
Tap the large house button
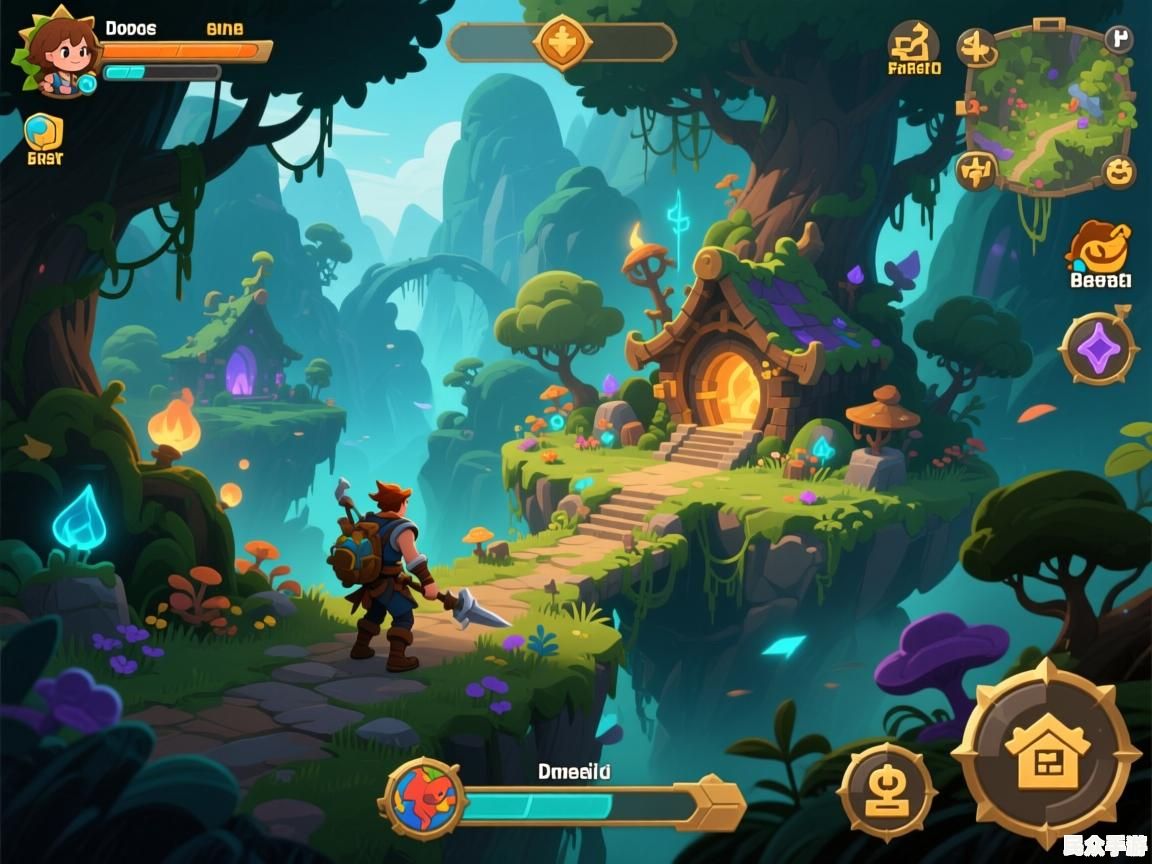click(1046, 753)
